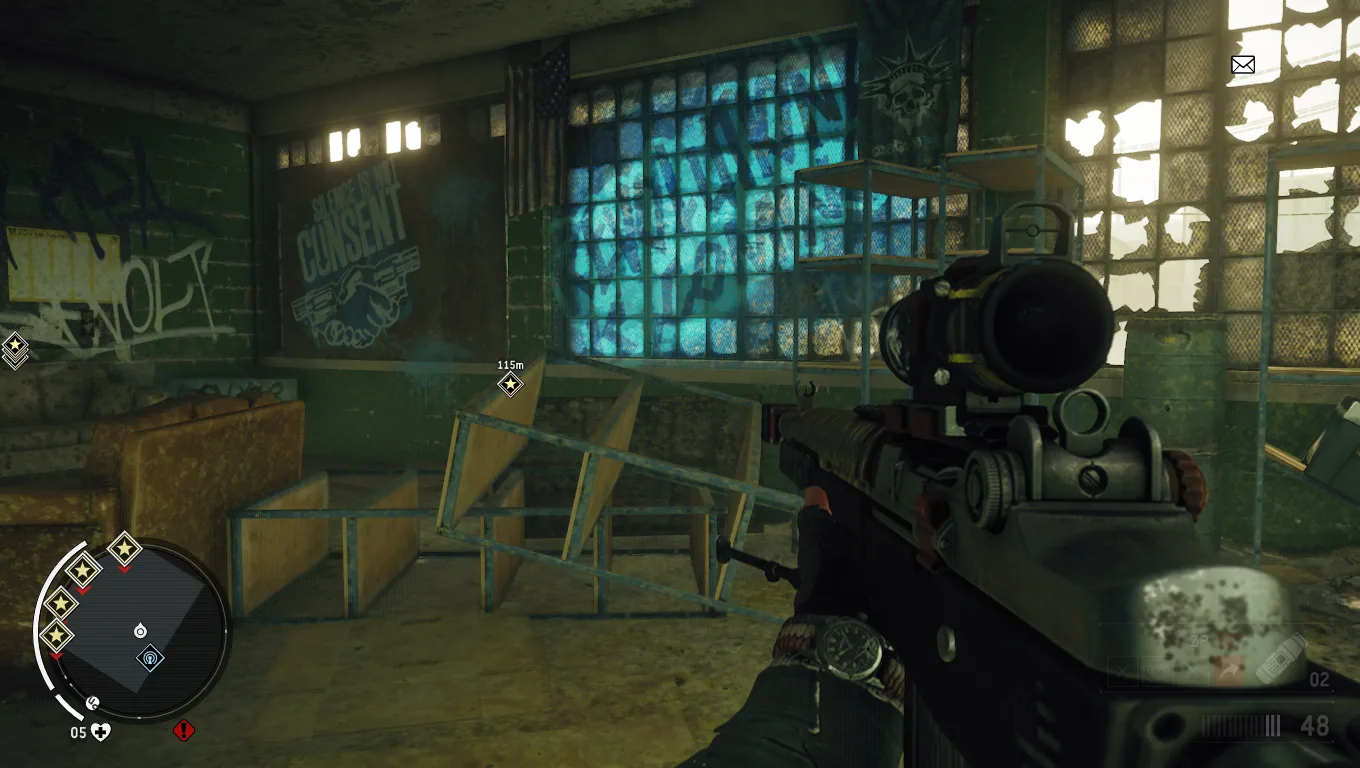Click the segmented ammo bar gauge
The width and height of the screenshot is (1360, 768).
click(x=1242, y=725)
